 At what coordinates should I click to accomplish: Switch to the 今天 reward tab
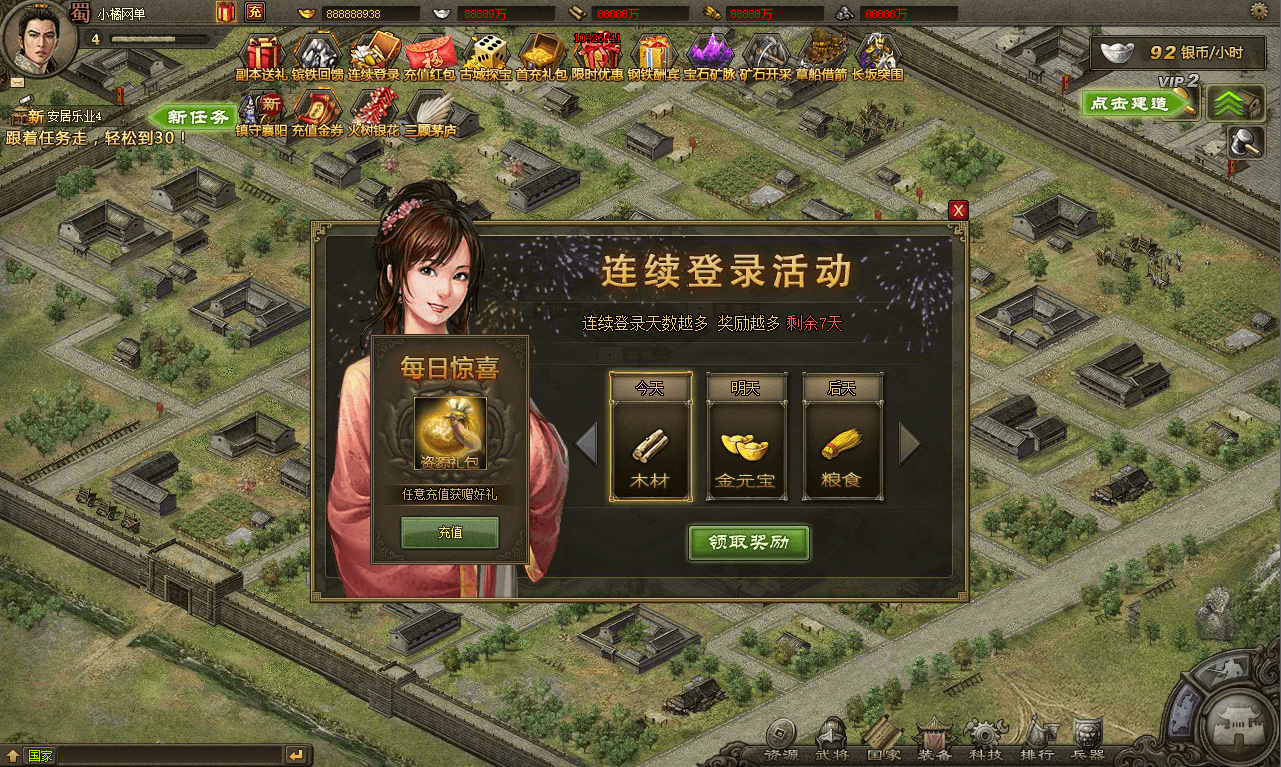click(x=651, y=386)
